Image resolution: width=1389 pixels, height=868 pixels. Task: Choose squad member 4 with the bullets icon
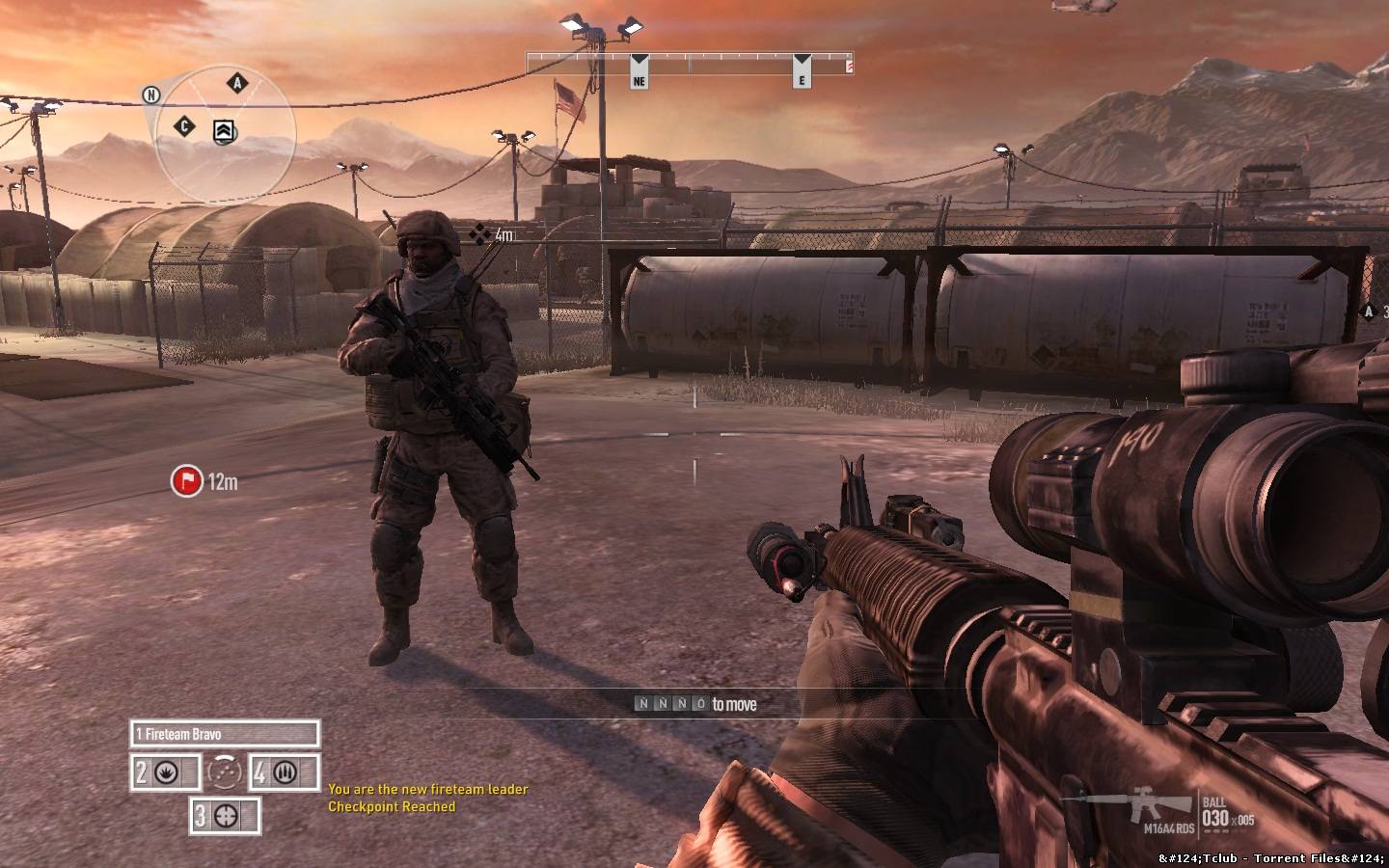285,773
